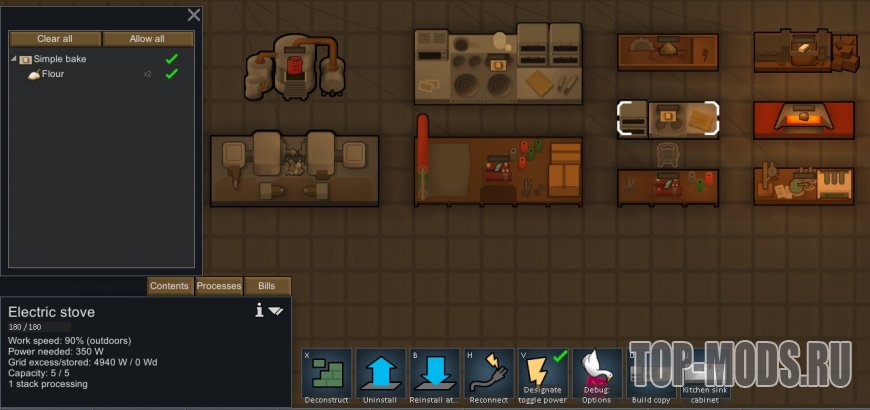870x410 pixels.
Task: Select the Build copy command
Action: point(651,375)
